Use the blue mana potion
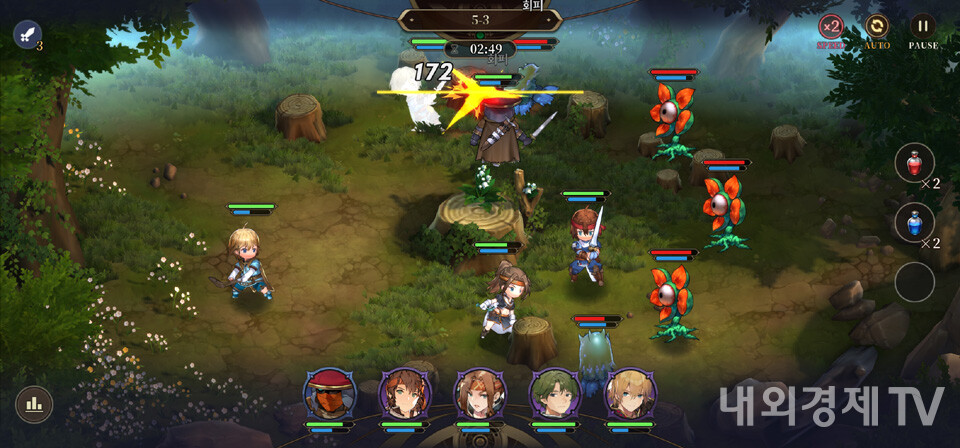The image size is (960, 448). (914, 222)
